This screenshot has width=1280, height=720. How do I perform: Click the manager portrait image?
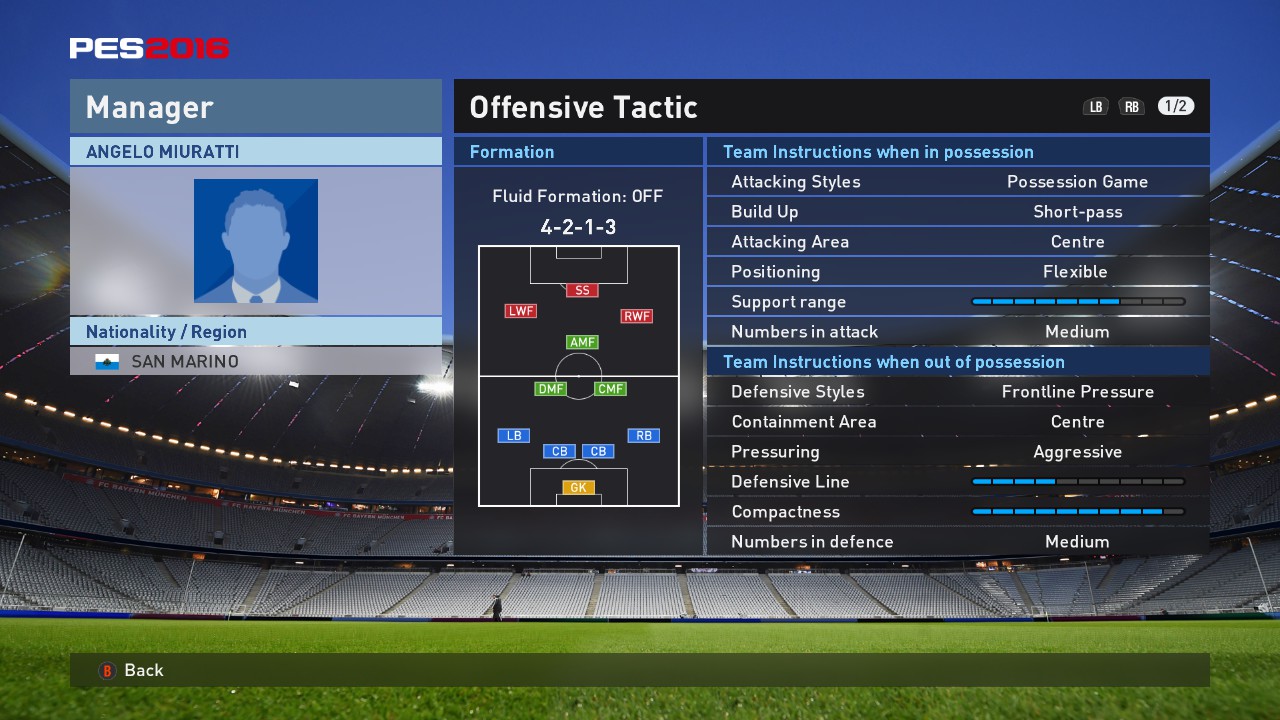[x=256, y=241]
